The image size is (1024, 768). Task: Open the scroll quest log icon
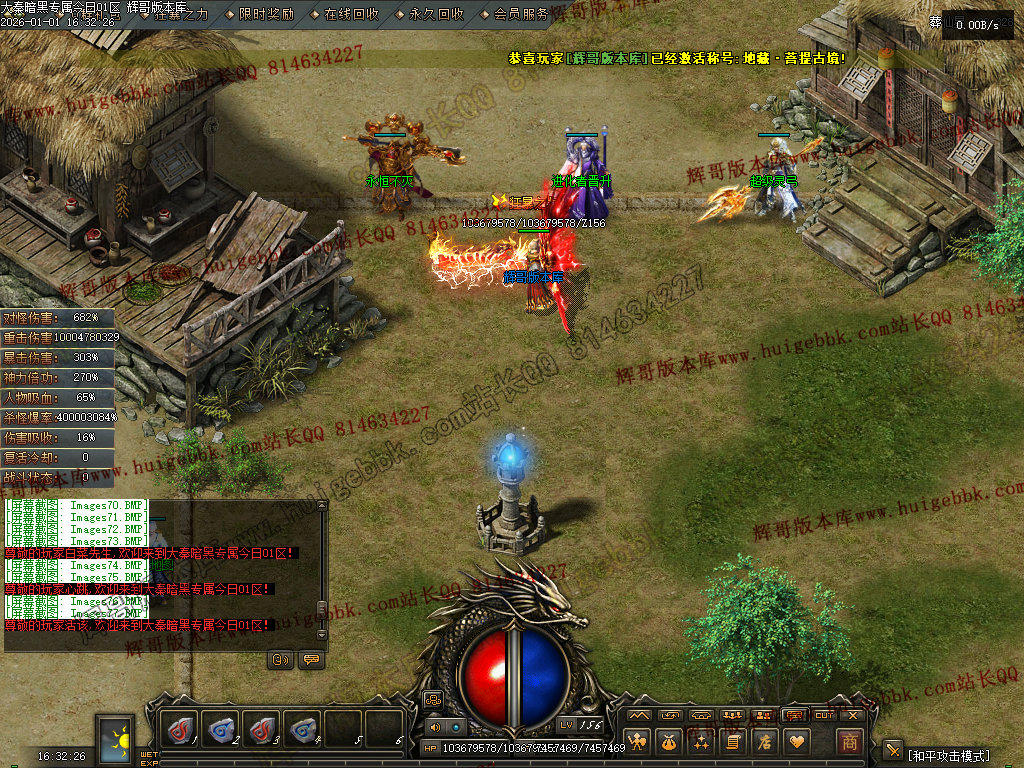click(734, 742)
